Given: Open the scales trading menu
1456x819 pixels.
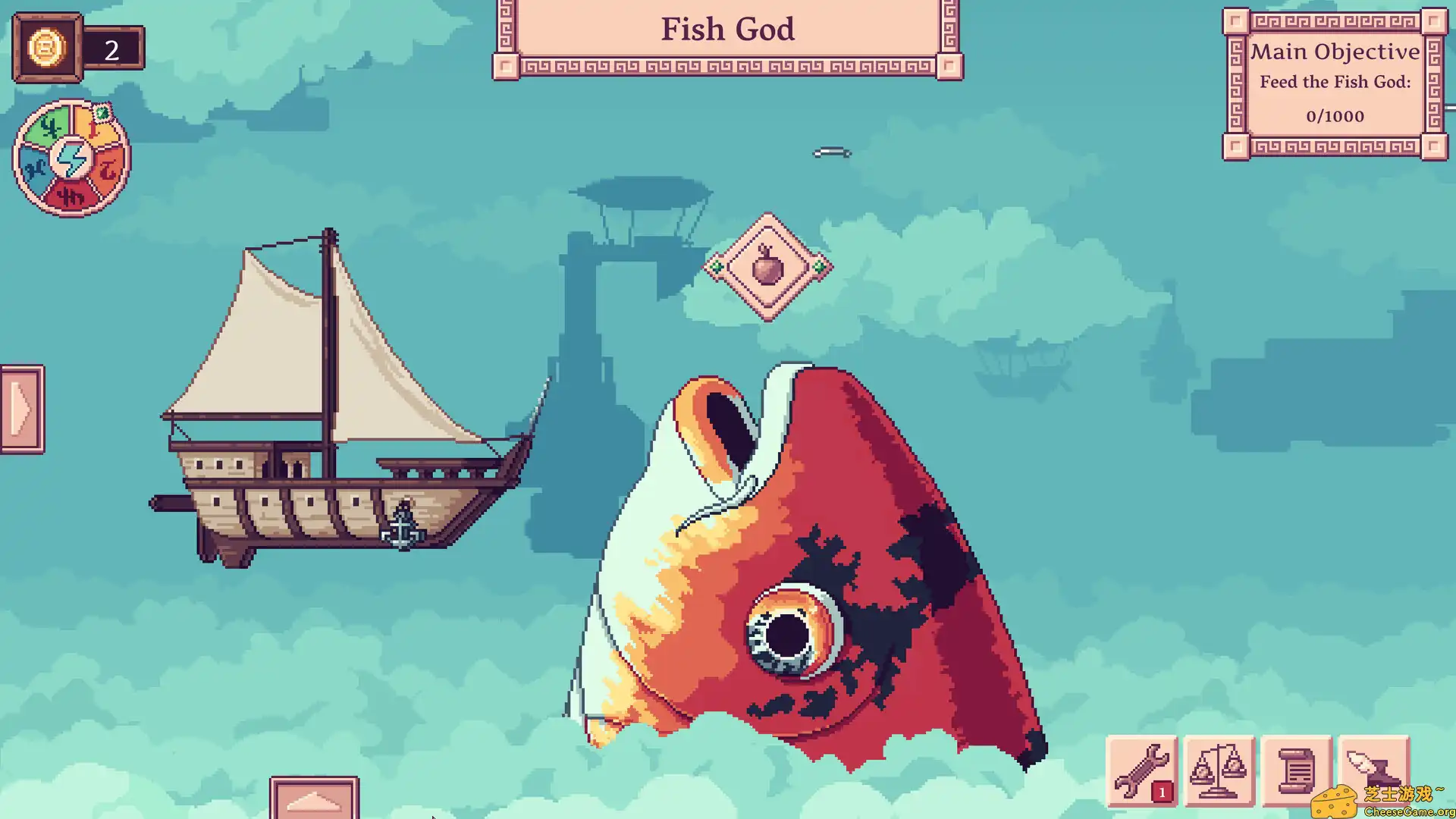Looking at the screenshot, I should (x=1221, y=770).
